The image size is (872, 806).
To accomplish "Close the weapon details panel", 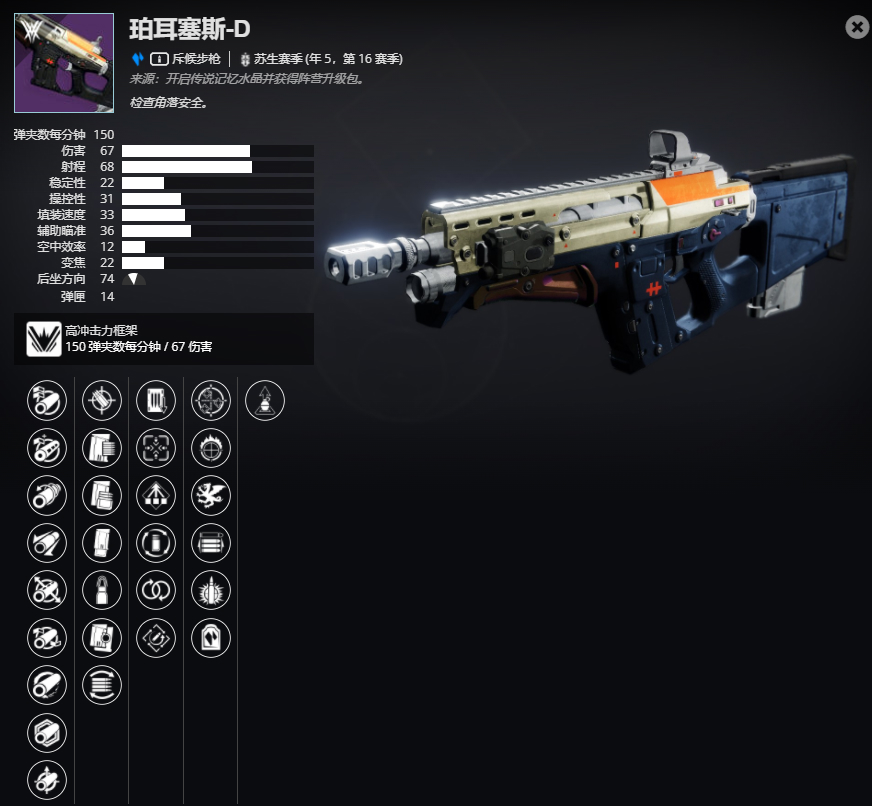I will [857, 27].
